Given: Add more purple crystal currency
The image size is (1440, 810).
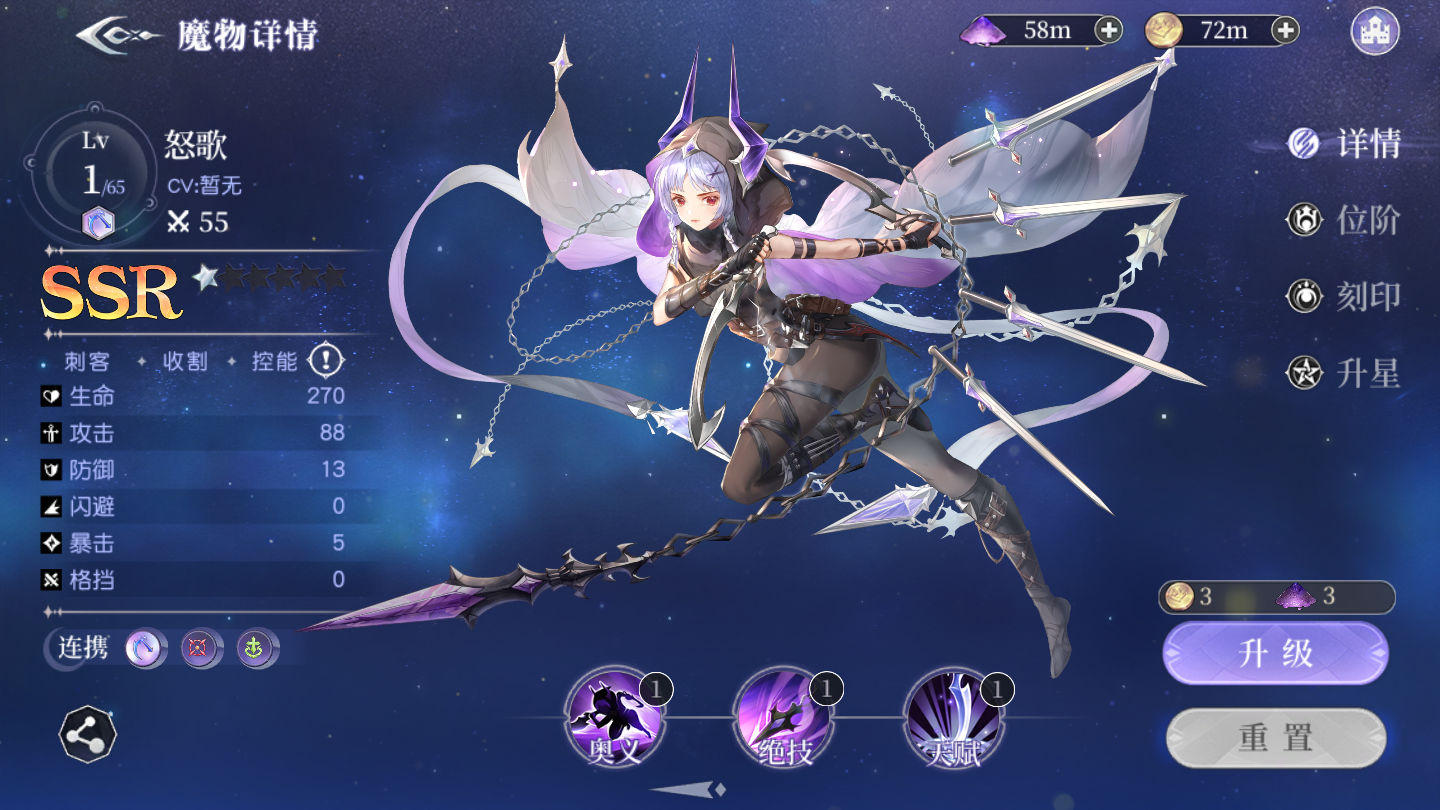Looking at the screenshot, I should 1109,30.
